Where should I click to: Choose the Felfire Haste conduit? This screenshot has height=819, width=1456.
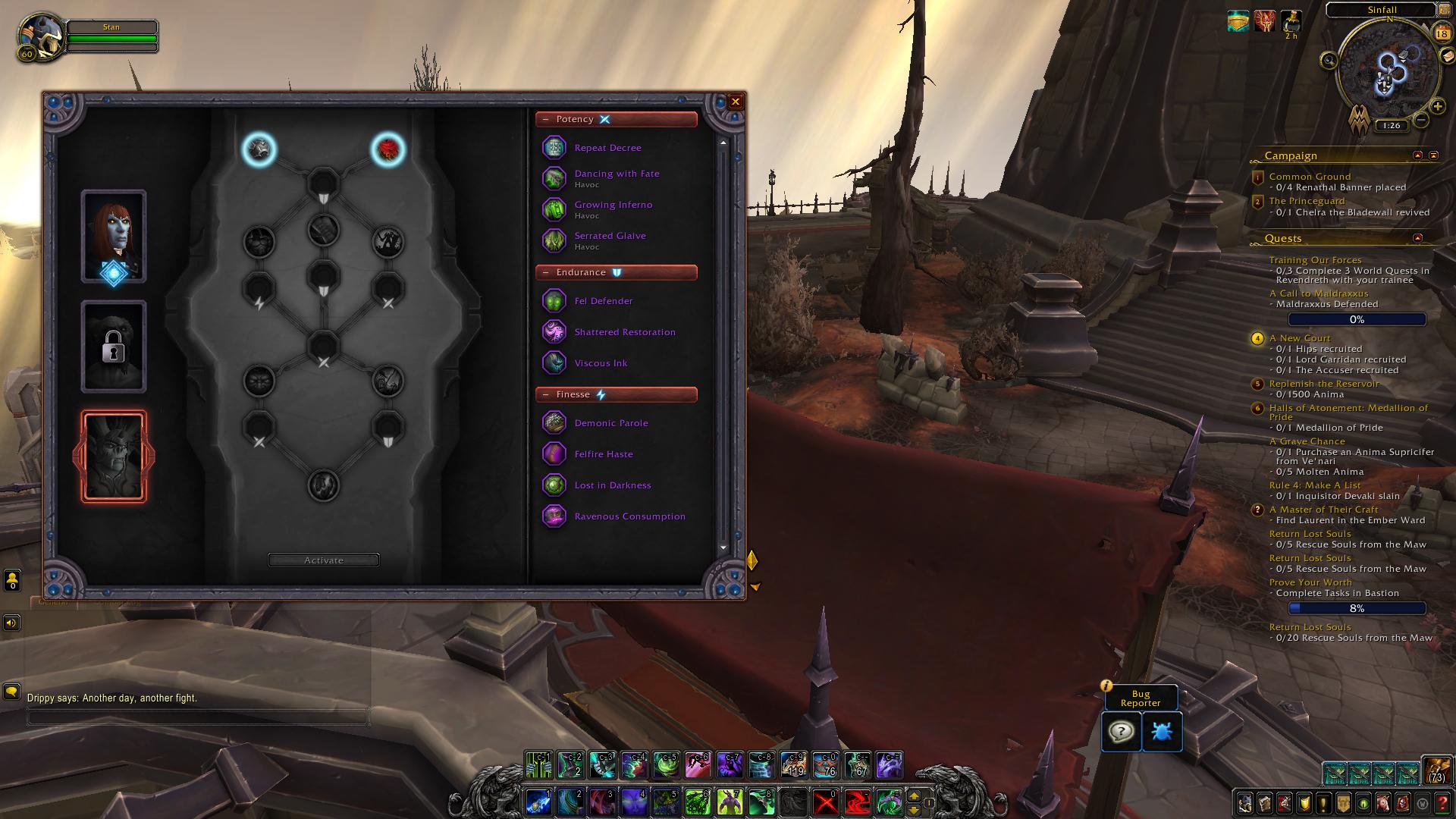tap(603, 454)
